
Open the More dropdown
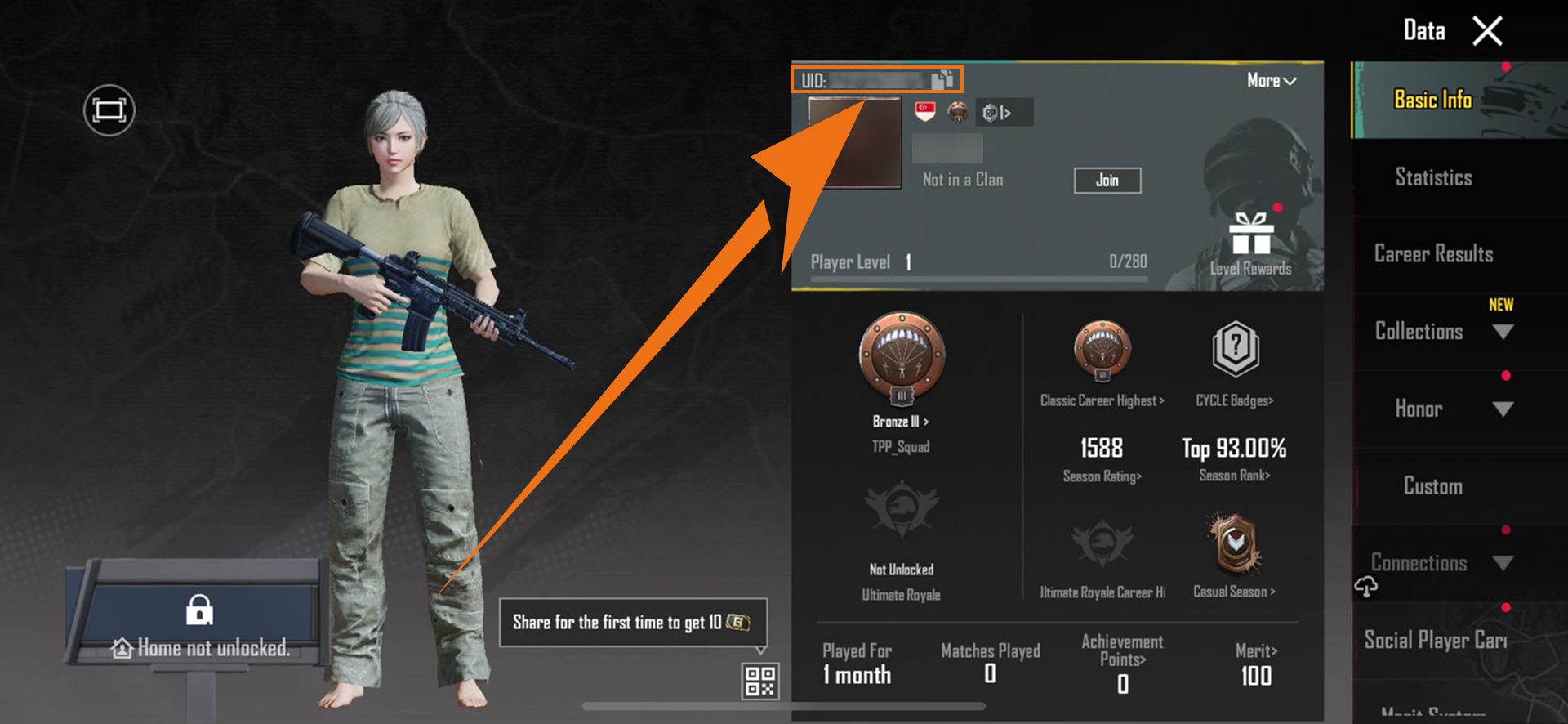point(1271,81)
